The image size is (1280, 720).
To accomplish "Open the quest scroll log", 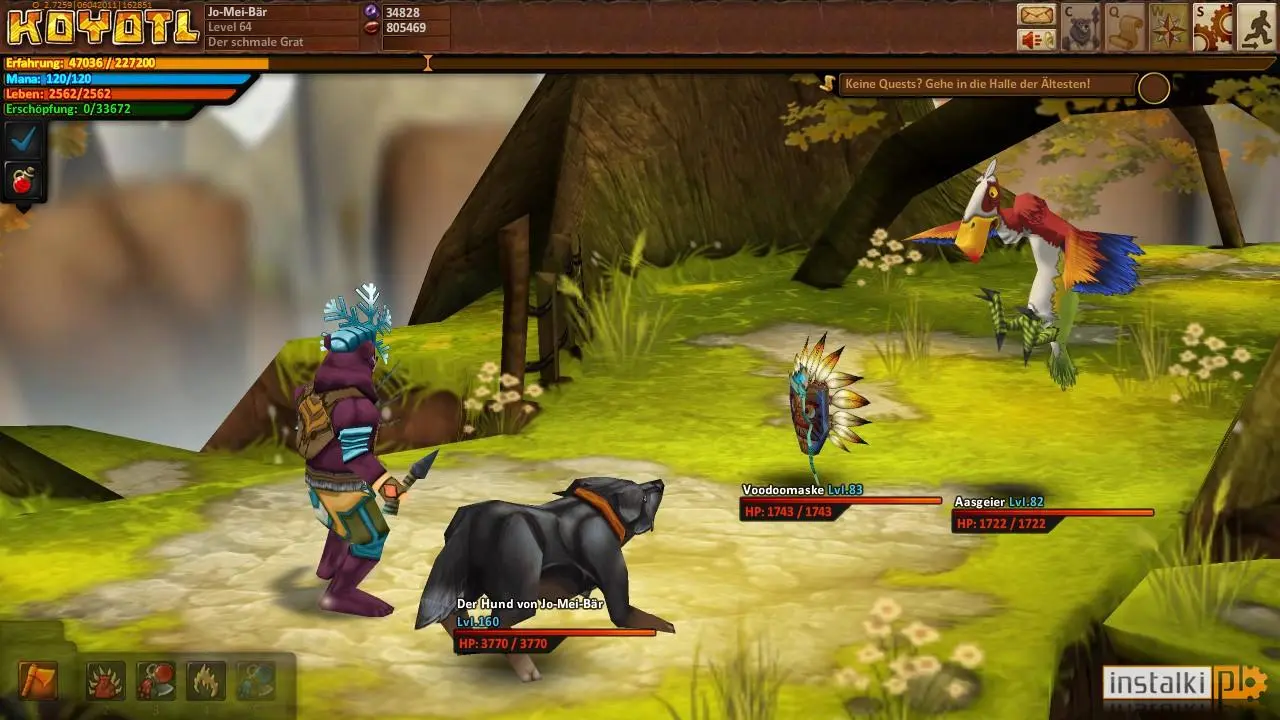I will [1125, 27].
